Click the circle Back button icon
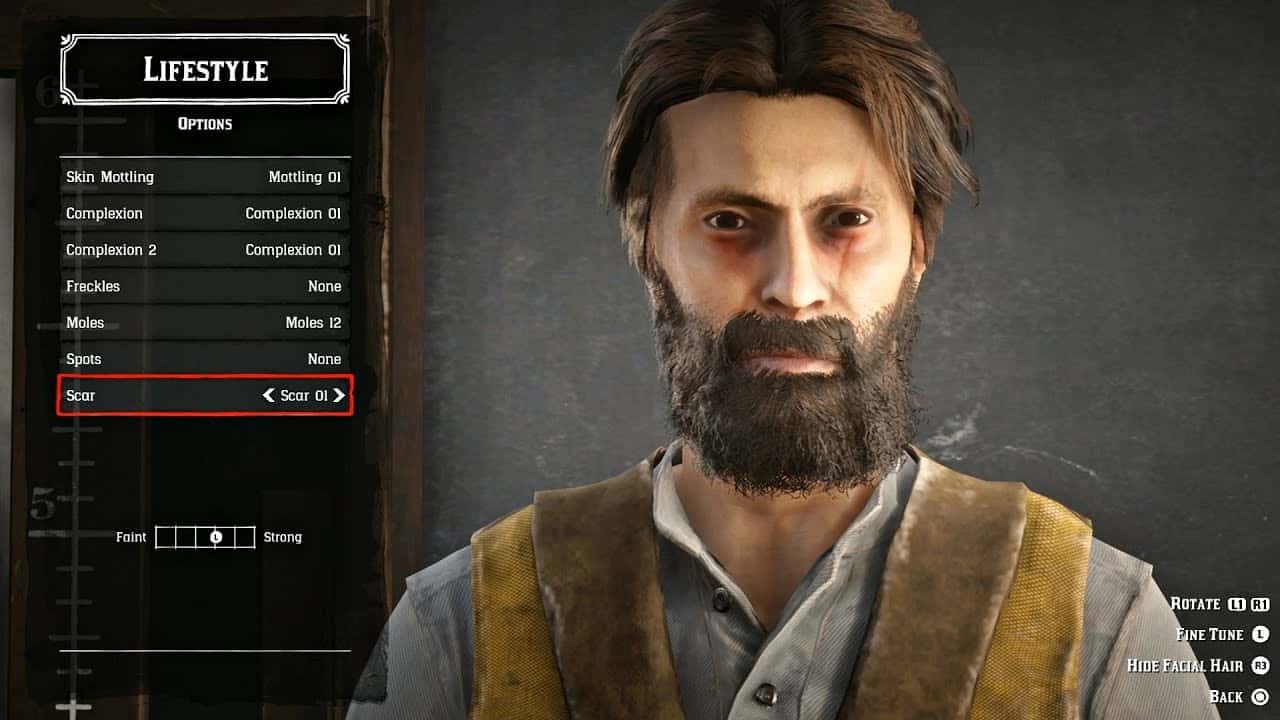The width and height of the screenshot is (1280, 720). click(x=1260, y=695)
